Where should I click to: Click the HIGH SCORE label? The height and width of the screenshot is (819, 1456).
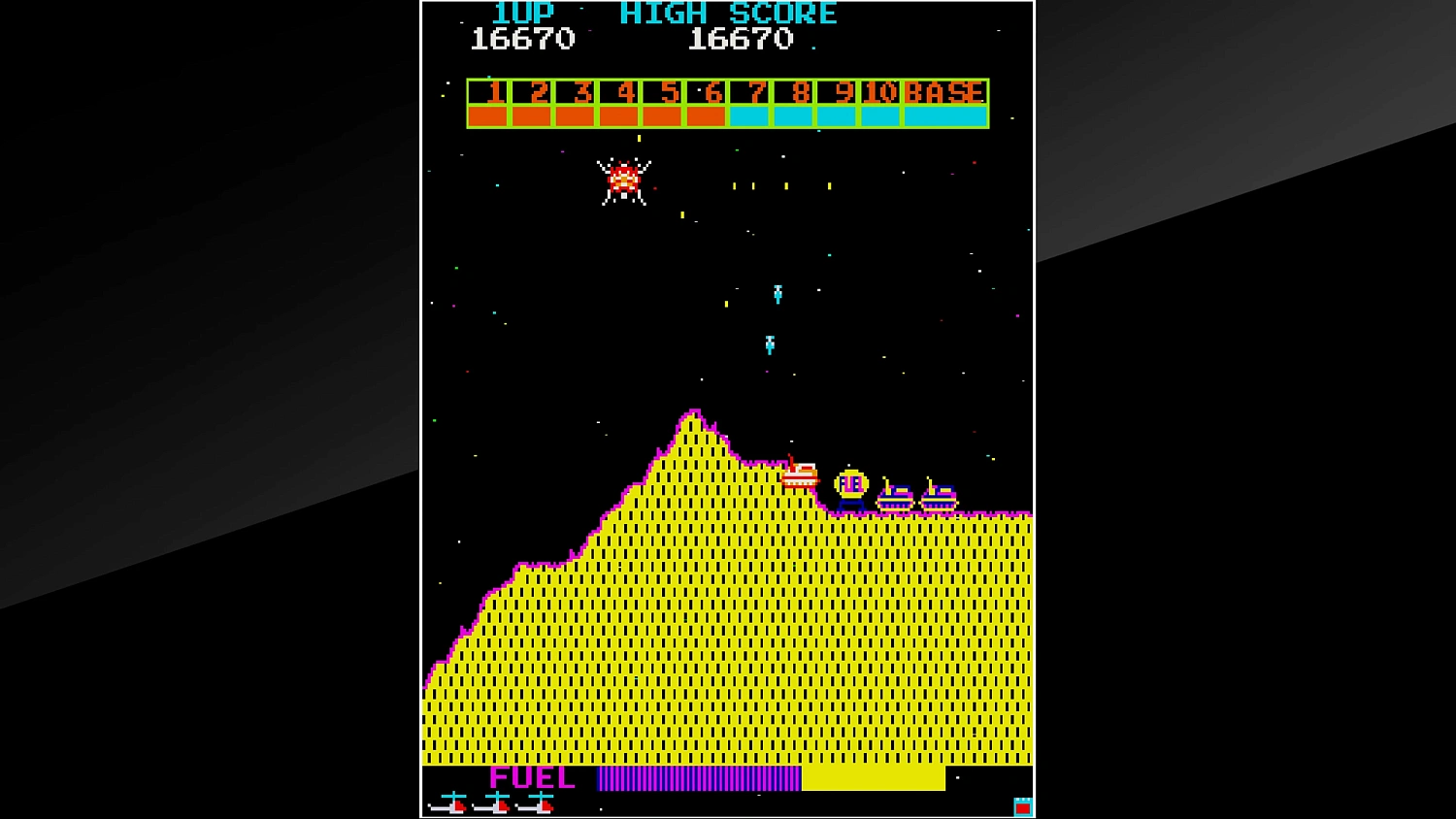tap(728, 14)
